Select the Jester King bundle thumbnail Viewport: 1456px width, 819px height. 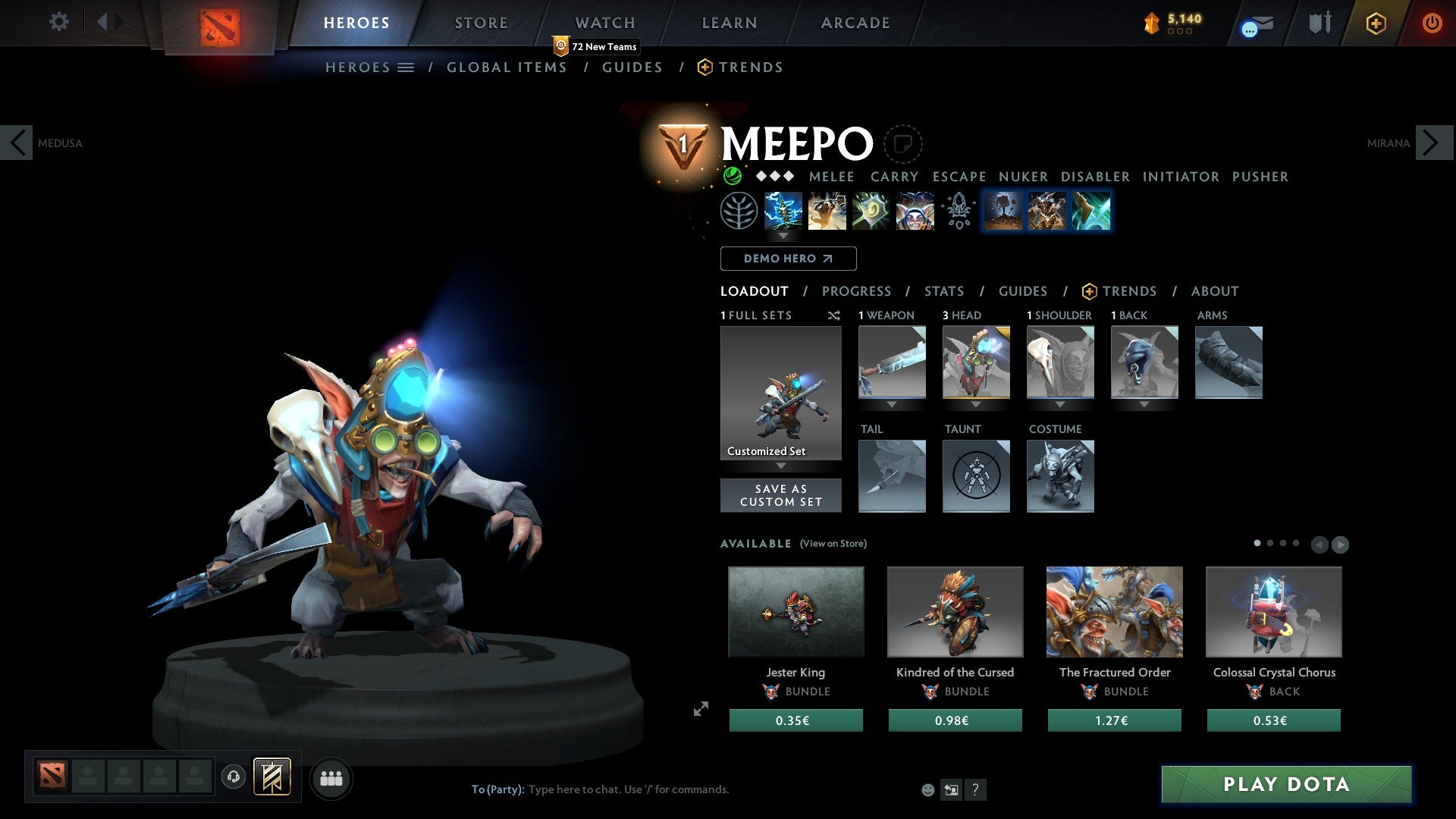(x=795, y=611)
